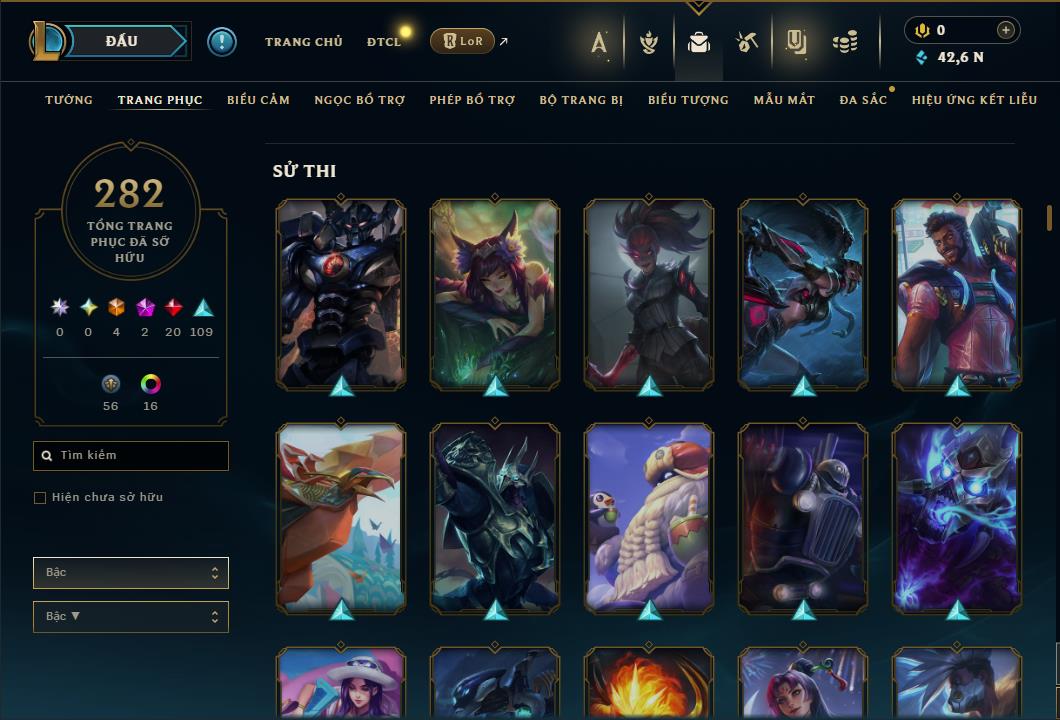Open the HIỆU ỨNG KẾT LIỄU tab
Viewport: 1060px width, 720px height.
[x=974, y=100]
